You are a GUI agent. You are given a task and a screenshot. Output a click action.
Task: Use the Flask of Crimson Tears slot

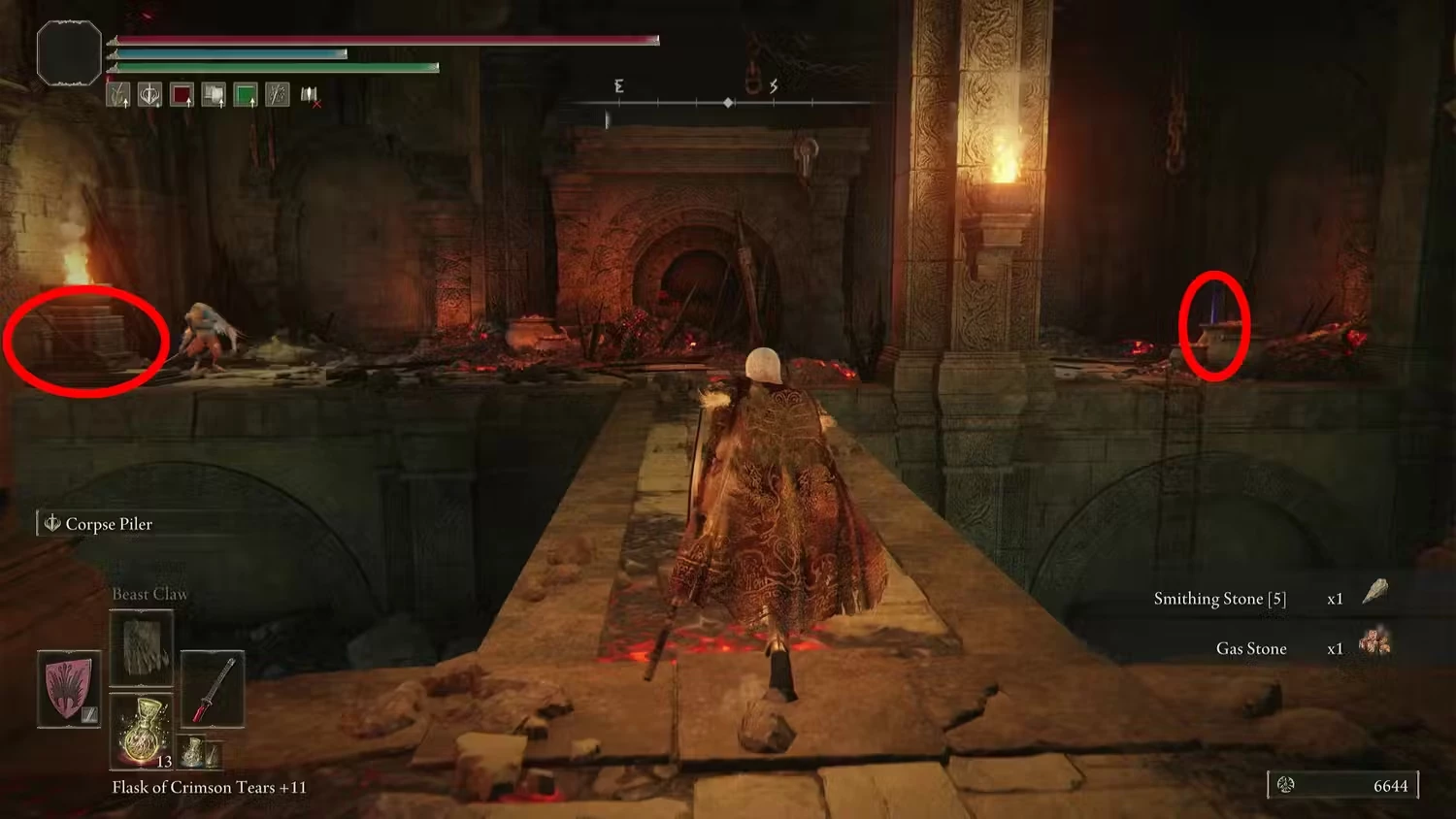142,730
